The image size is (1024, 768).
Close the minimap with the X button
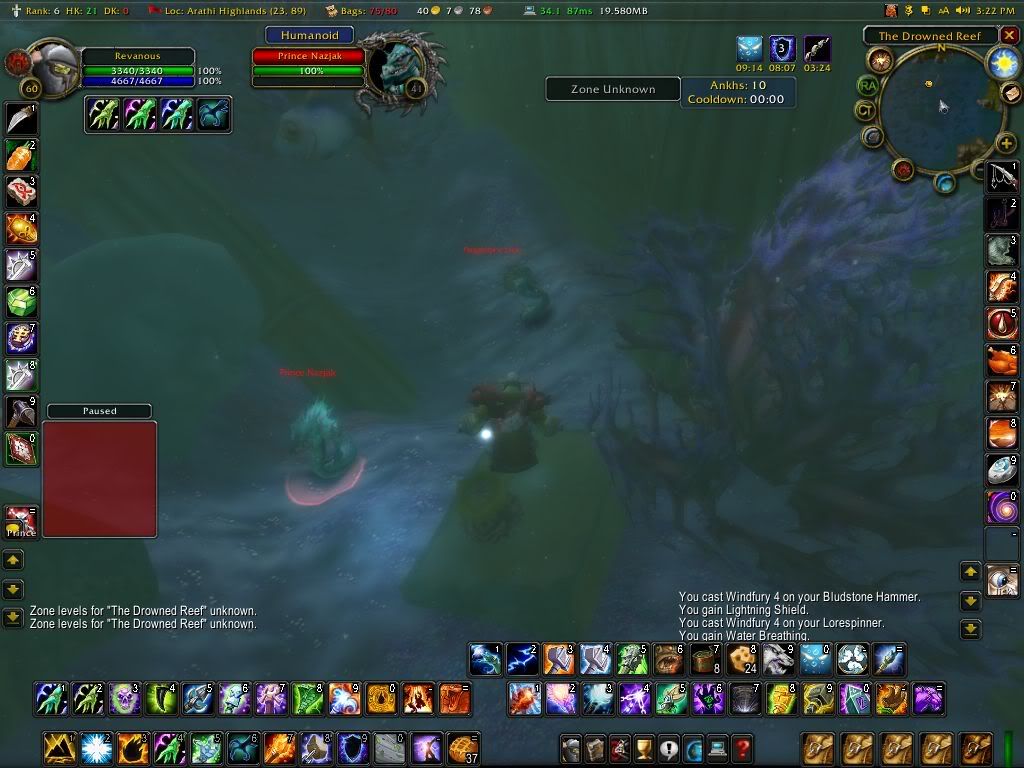tap(1009, 35)
